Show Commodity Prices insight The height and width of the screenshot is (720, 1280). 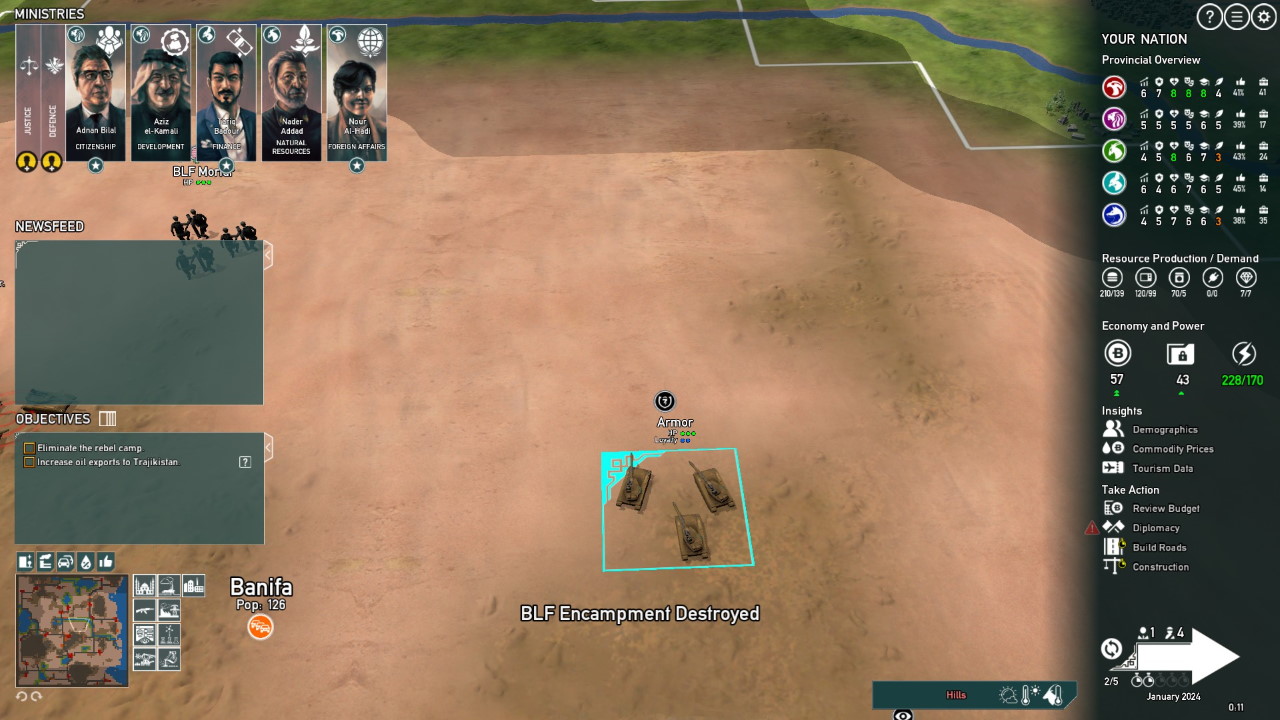point(1172,449)
